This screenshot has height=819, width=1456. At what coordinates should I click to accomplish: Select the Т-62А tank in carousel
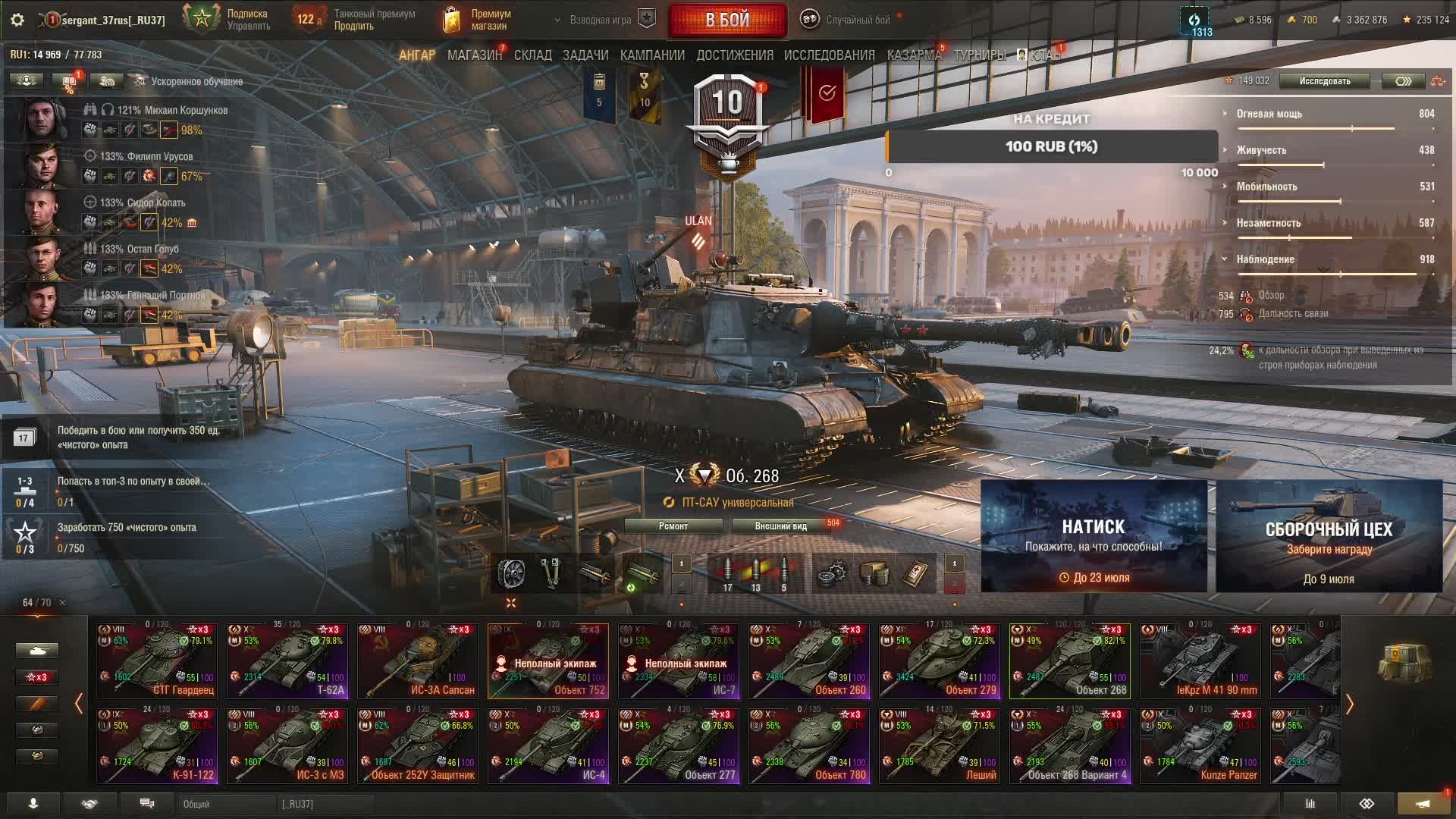click(287, 661)
